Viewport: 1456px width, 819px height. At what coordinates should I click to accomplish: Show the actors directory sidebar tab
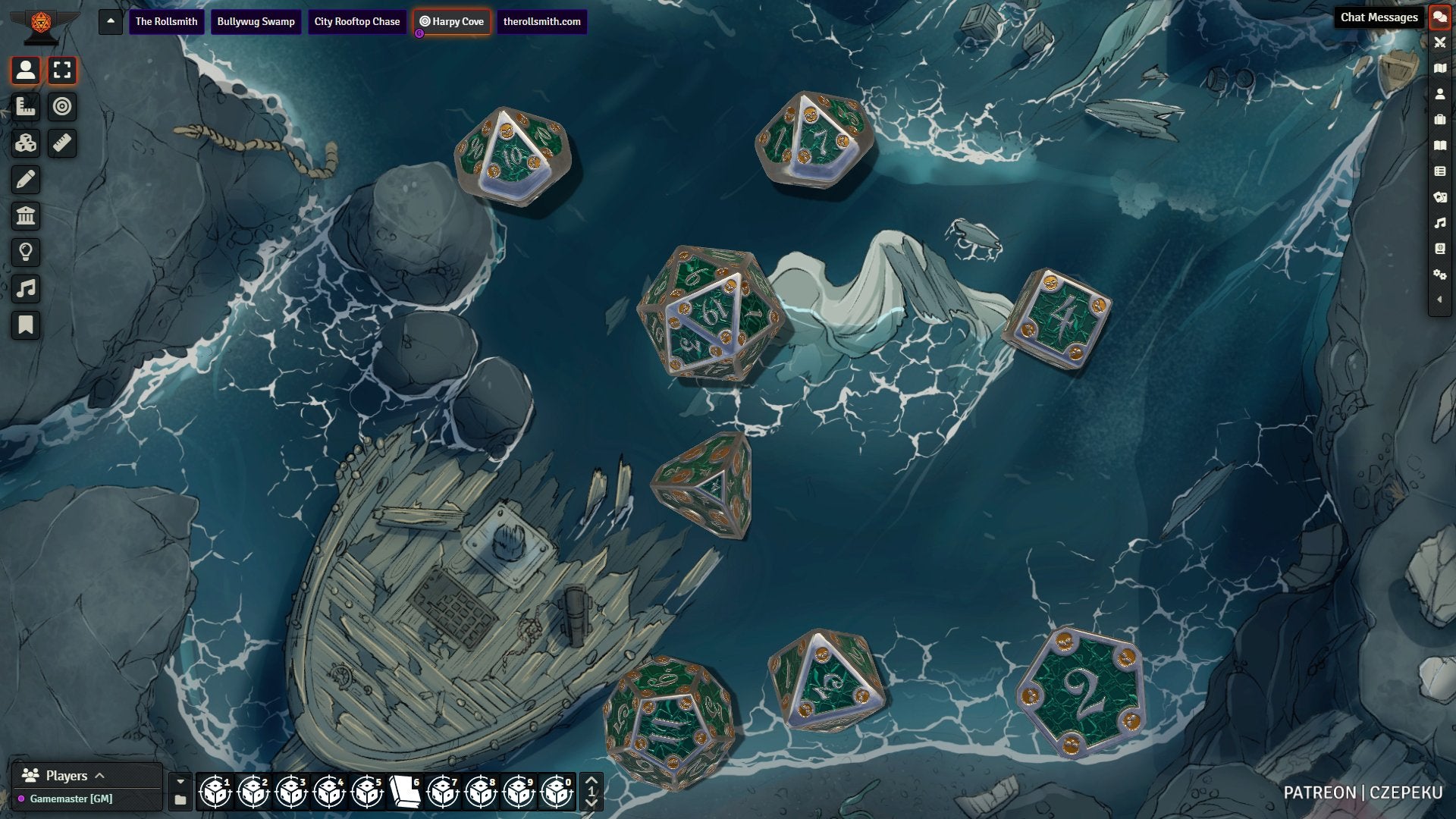(x=1439, y=94)
